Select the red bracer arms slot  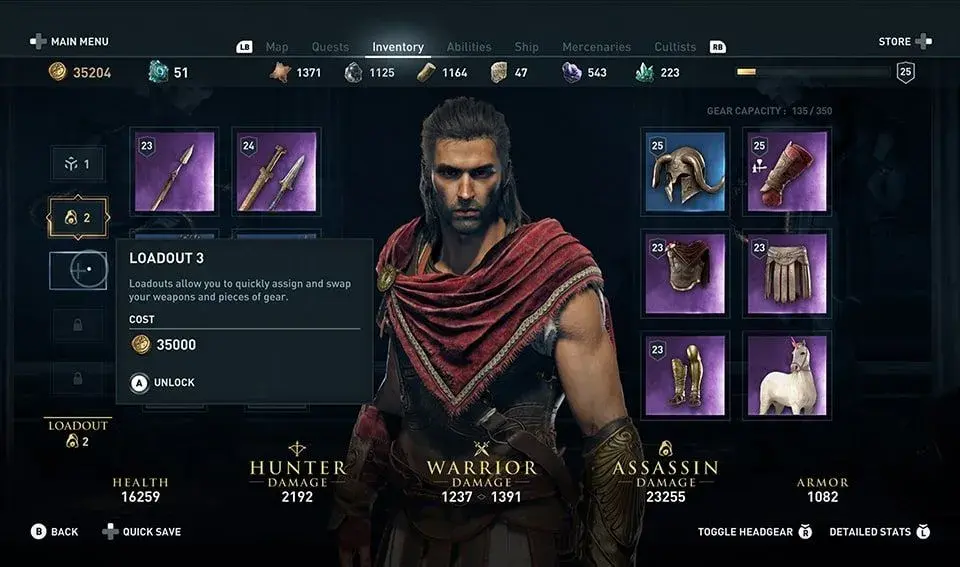[787, 171]
